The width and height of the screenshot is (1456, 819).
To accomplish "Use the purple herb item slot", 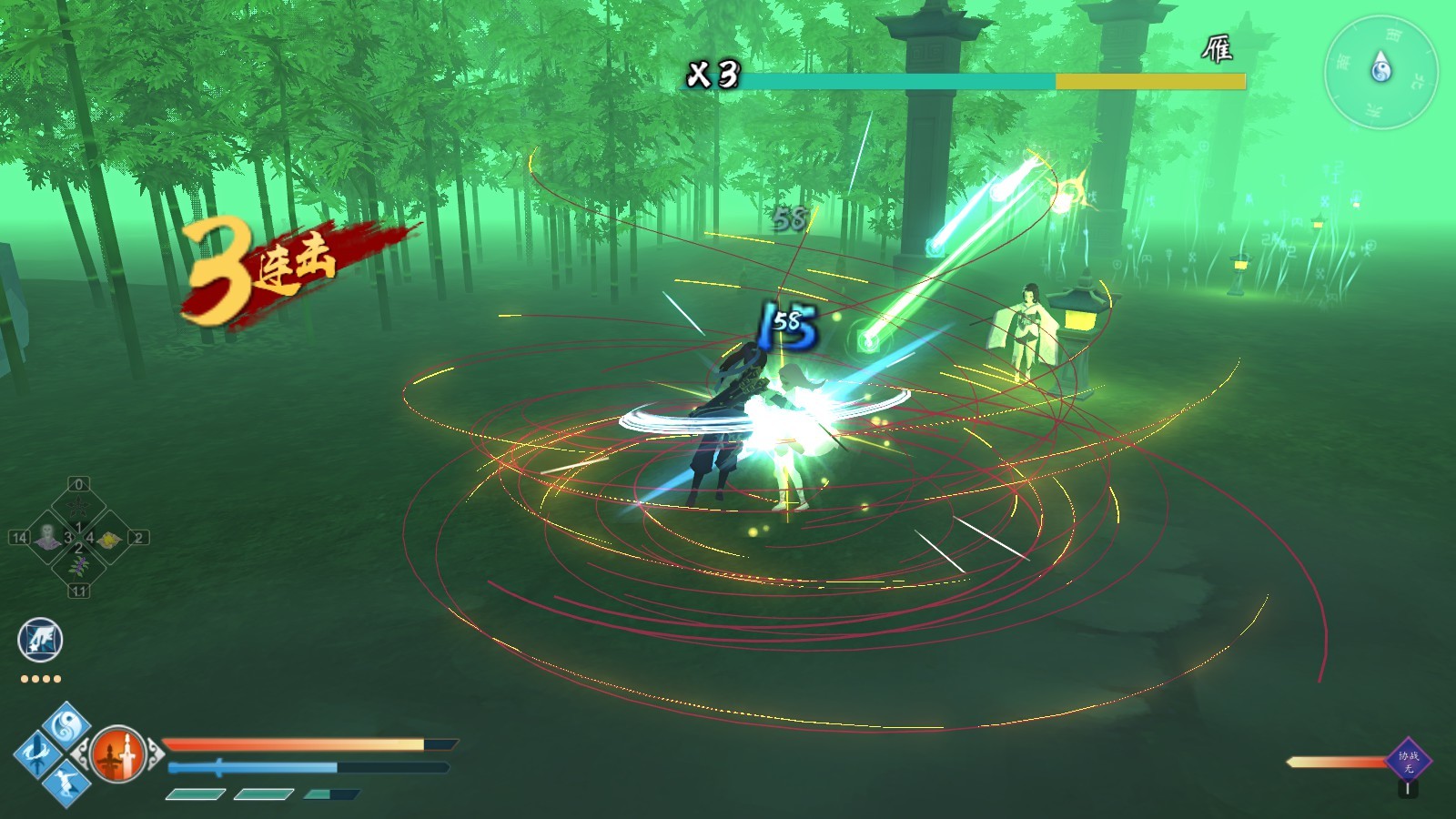I will click(79, 568).
